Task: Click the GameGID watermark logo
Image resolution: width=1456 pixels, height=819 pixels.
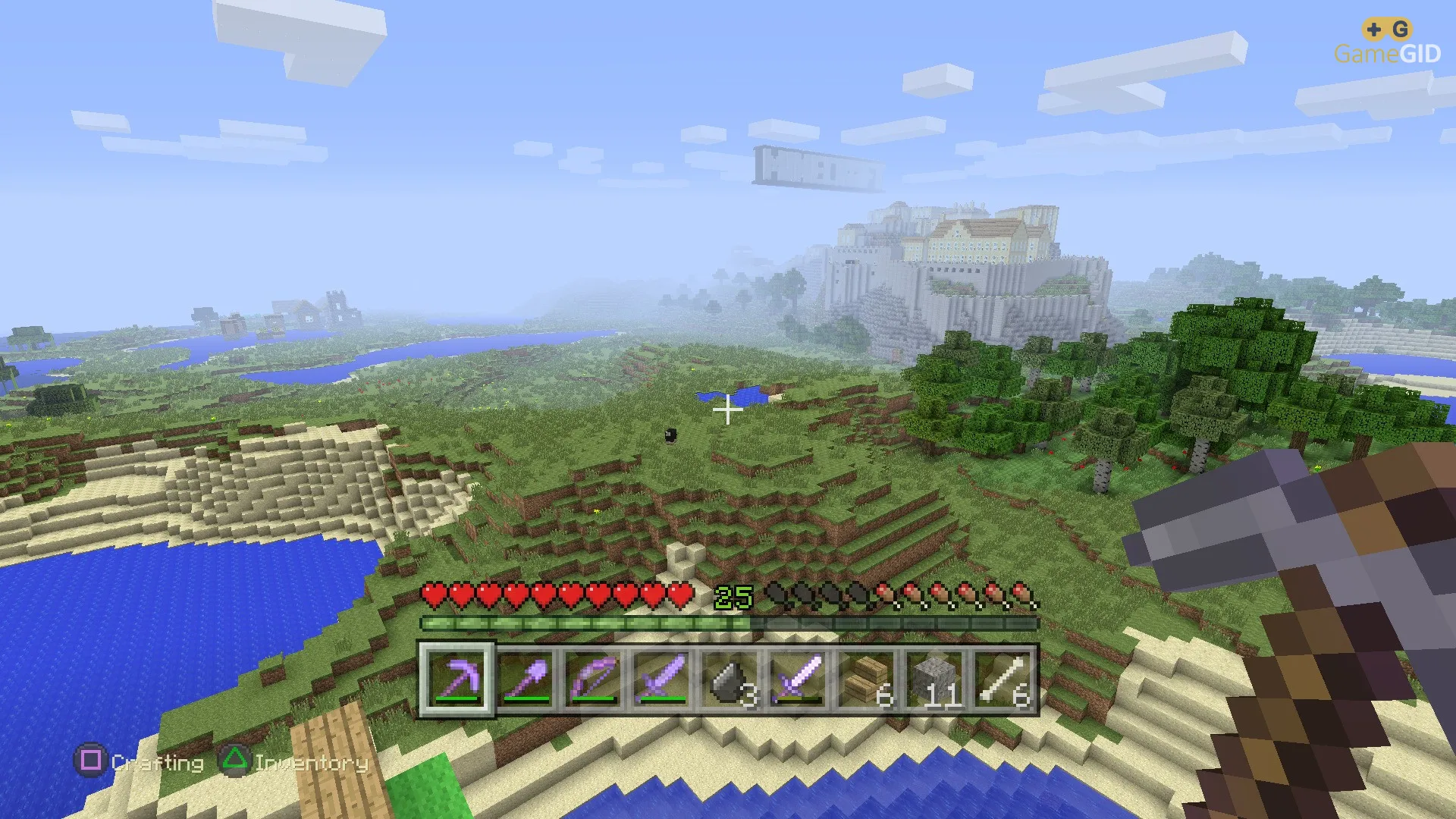Action: pyautogui.click(x=1387, y=43)
